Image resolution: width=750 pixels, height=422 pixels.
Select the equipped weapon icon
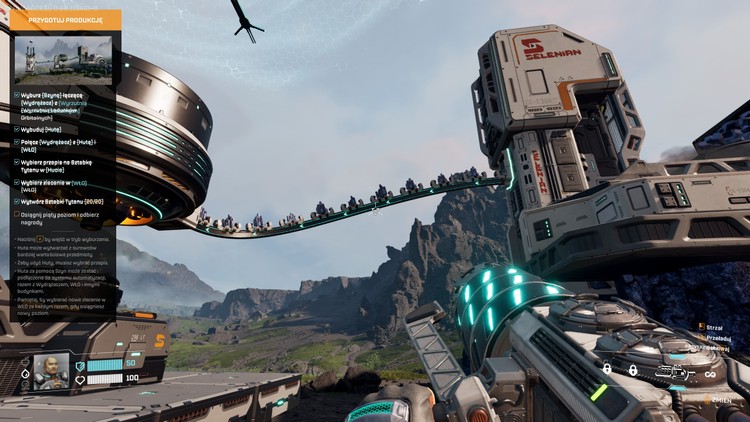point(673,373)
